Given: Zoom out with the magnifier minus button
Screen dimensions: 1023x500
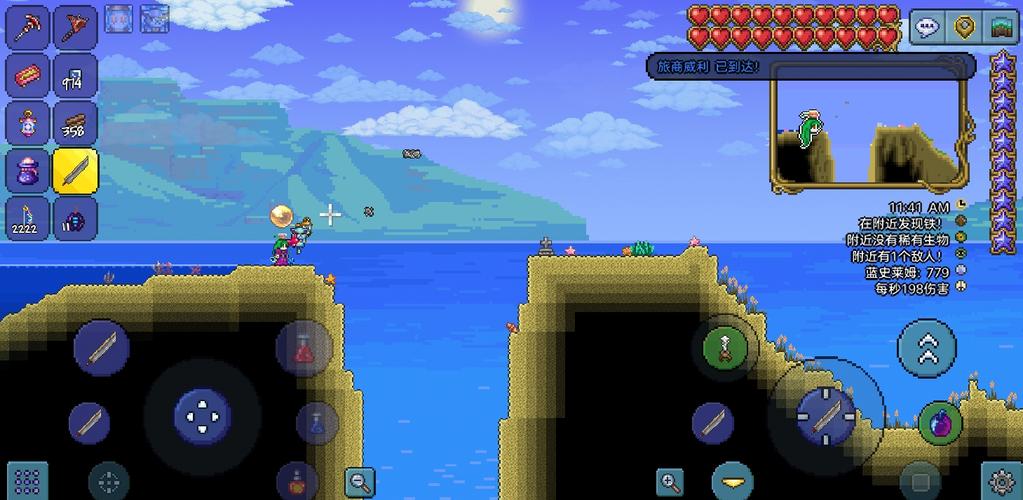Looking at the screenshot, I should (x=359, y=481).
